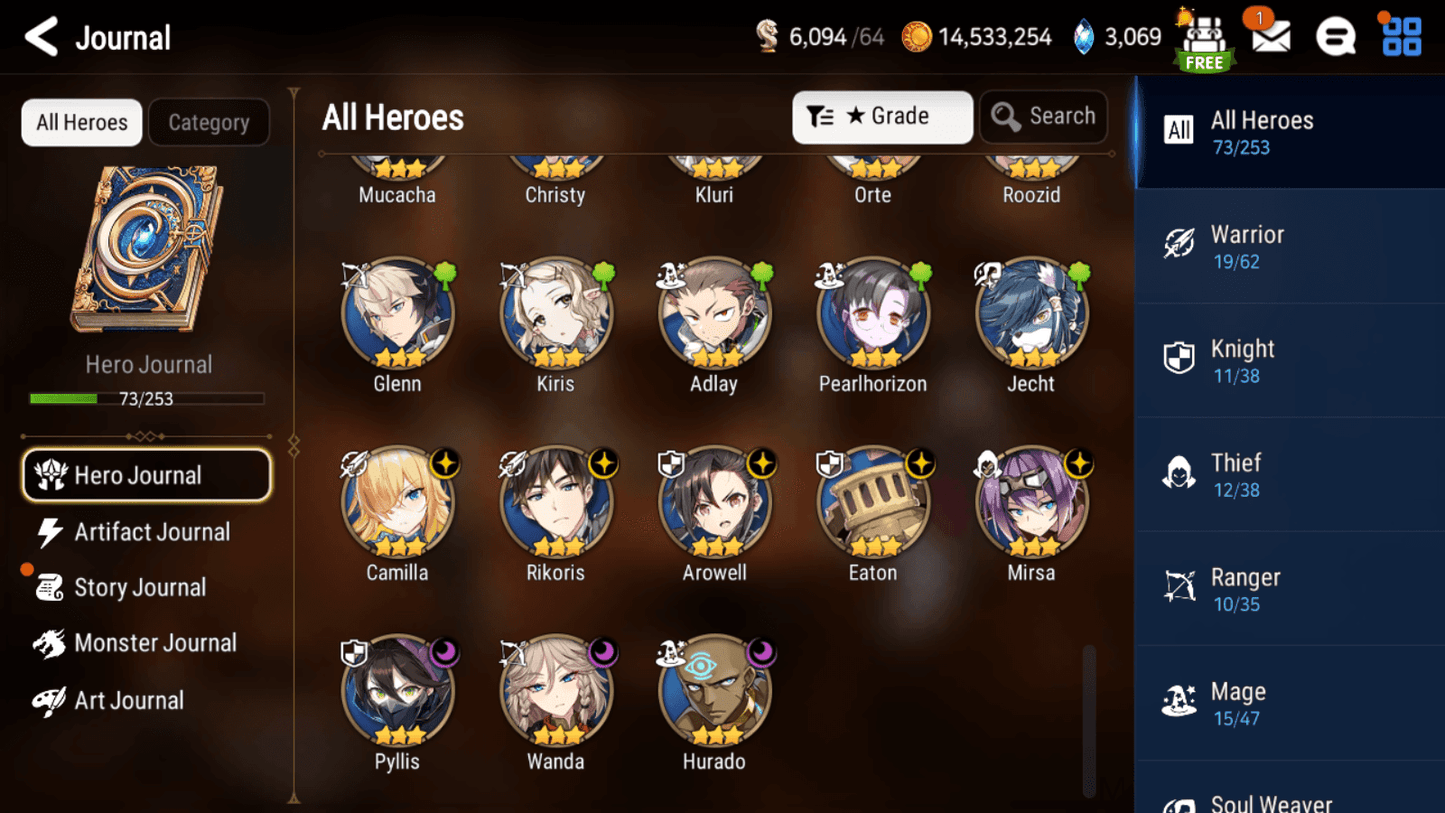This screenshot has height=813, width=1445.
Task: Select hero Glenn's portrait
Action: coord(397,314)
